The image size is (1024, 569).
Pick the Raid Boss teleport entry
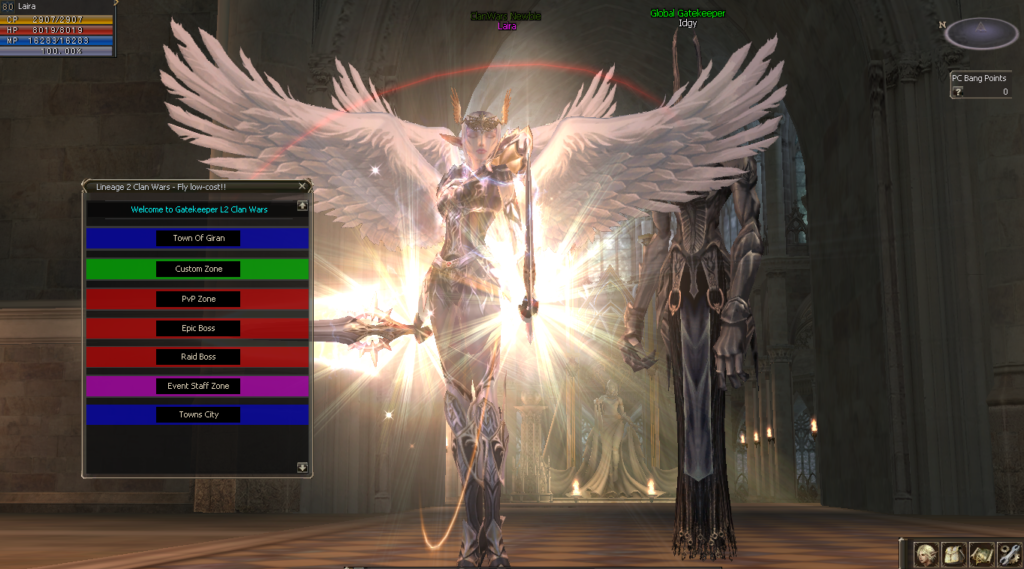[x=198, y=357]
